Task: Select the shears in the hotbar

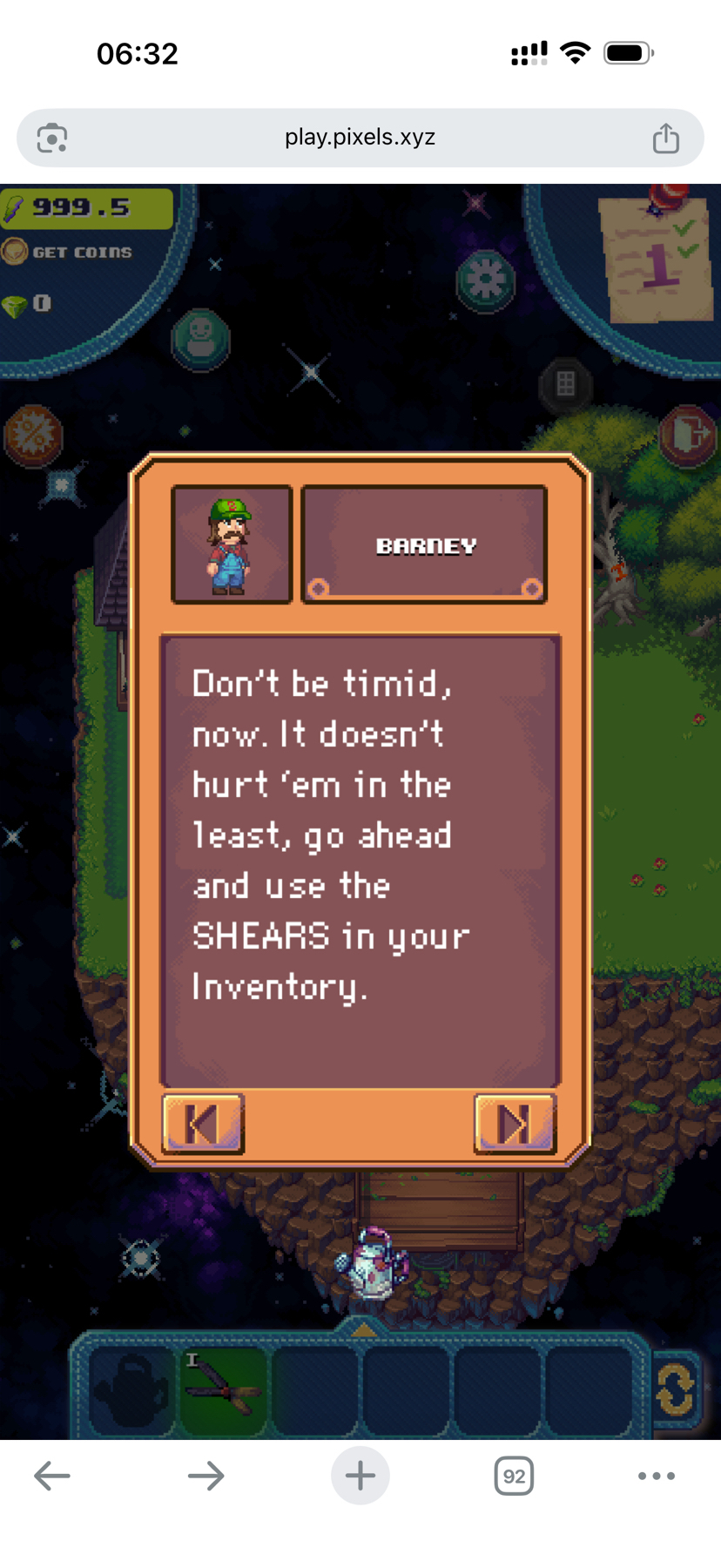Action: [x=225, y=1387]
